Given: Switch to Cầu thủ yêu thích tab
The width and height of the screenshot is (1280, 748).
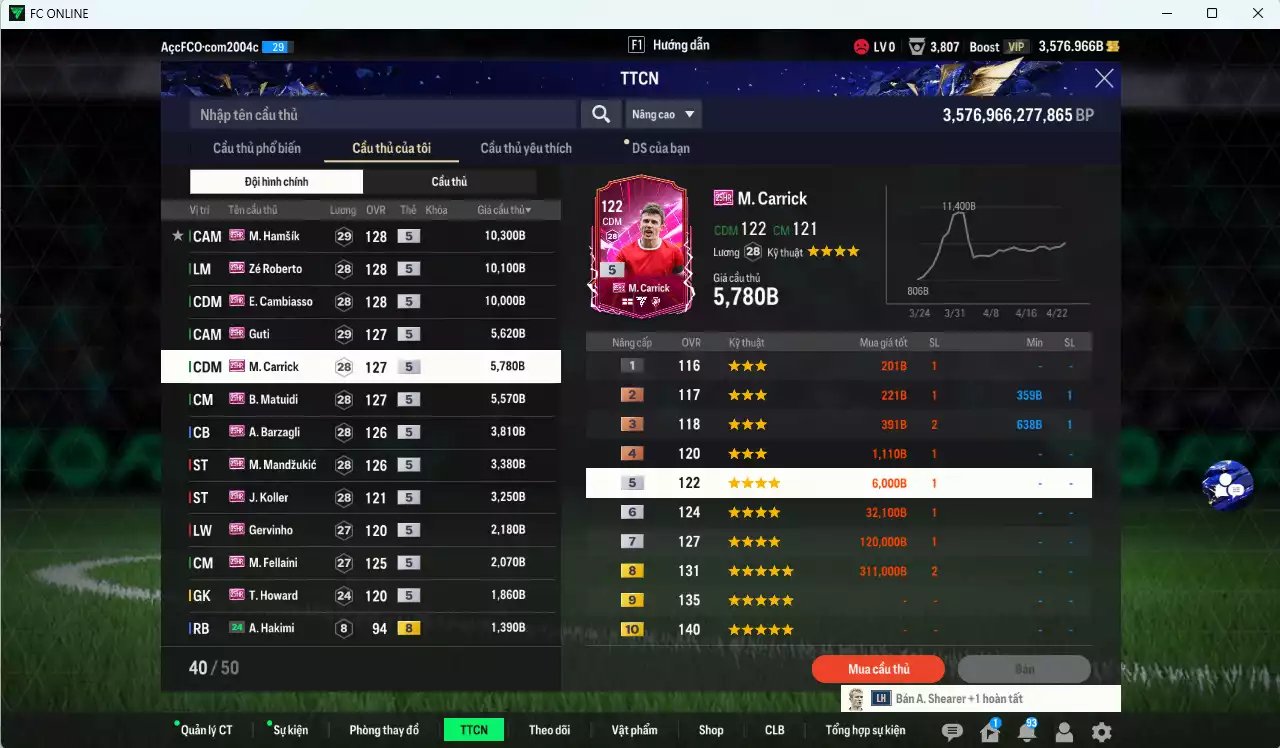Looking at the screenshot, I should 526,148.
